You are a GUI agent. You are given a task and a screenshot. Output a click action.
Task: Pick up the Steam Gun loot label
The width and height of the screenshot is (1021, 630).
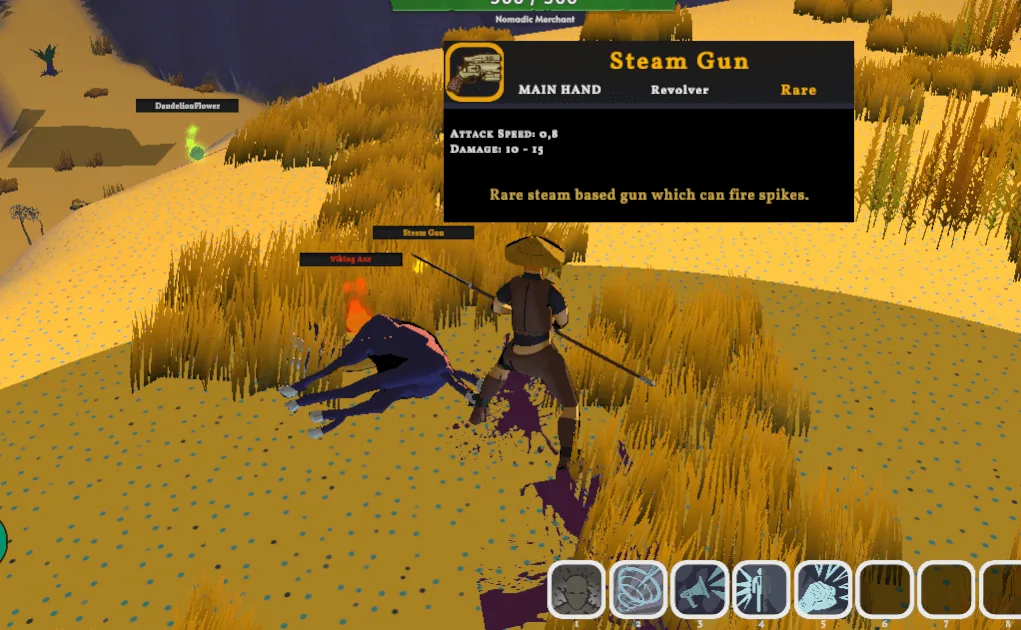click(x=423, y=233)
